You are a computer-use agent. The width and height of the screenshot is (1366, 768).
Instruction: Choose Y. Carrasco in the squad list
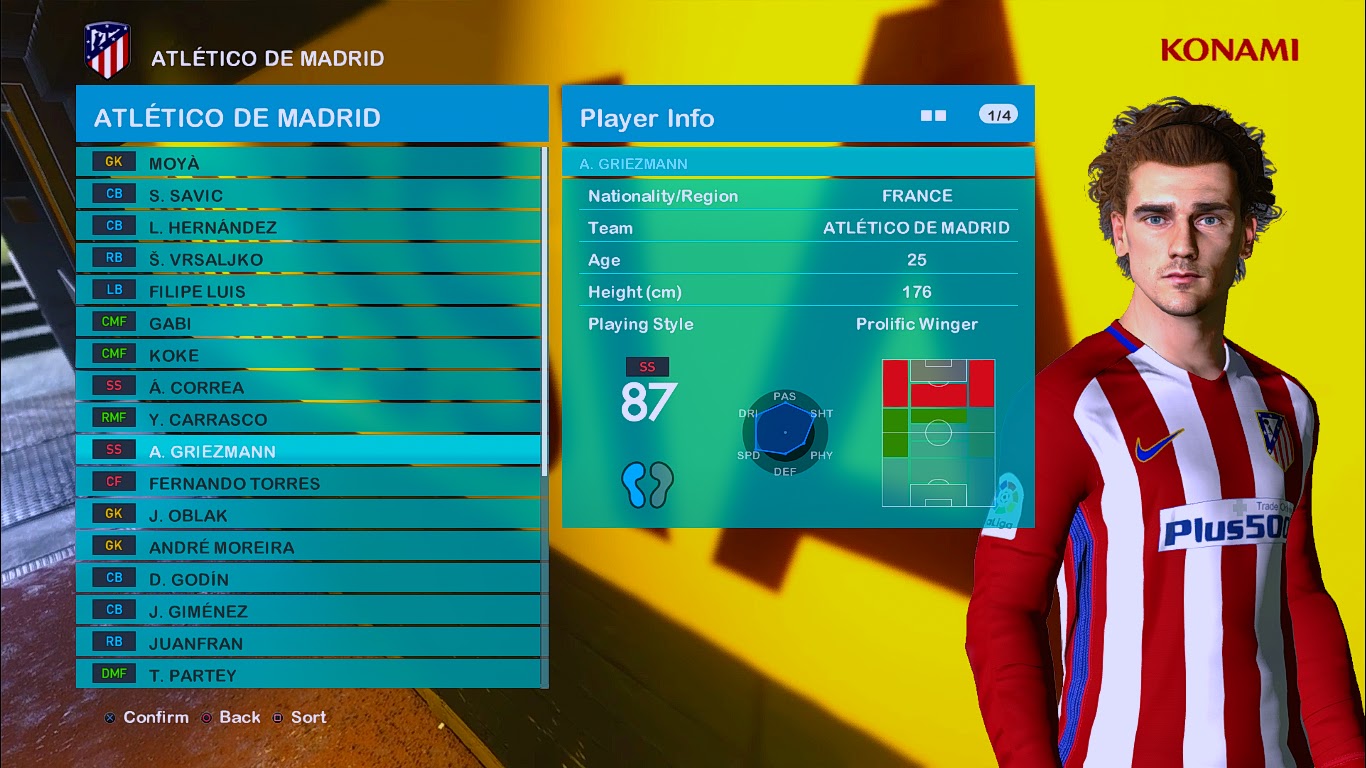308,419
